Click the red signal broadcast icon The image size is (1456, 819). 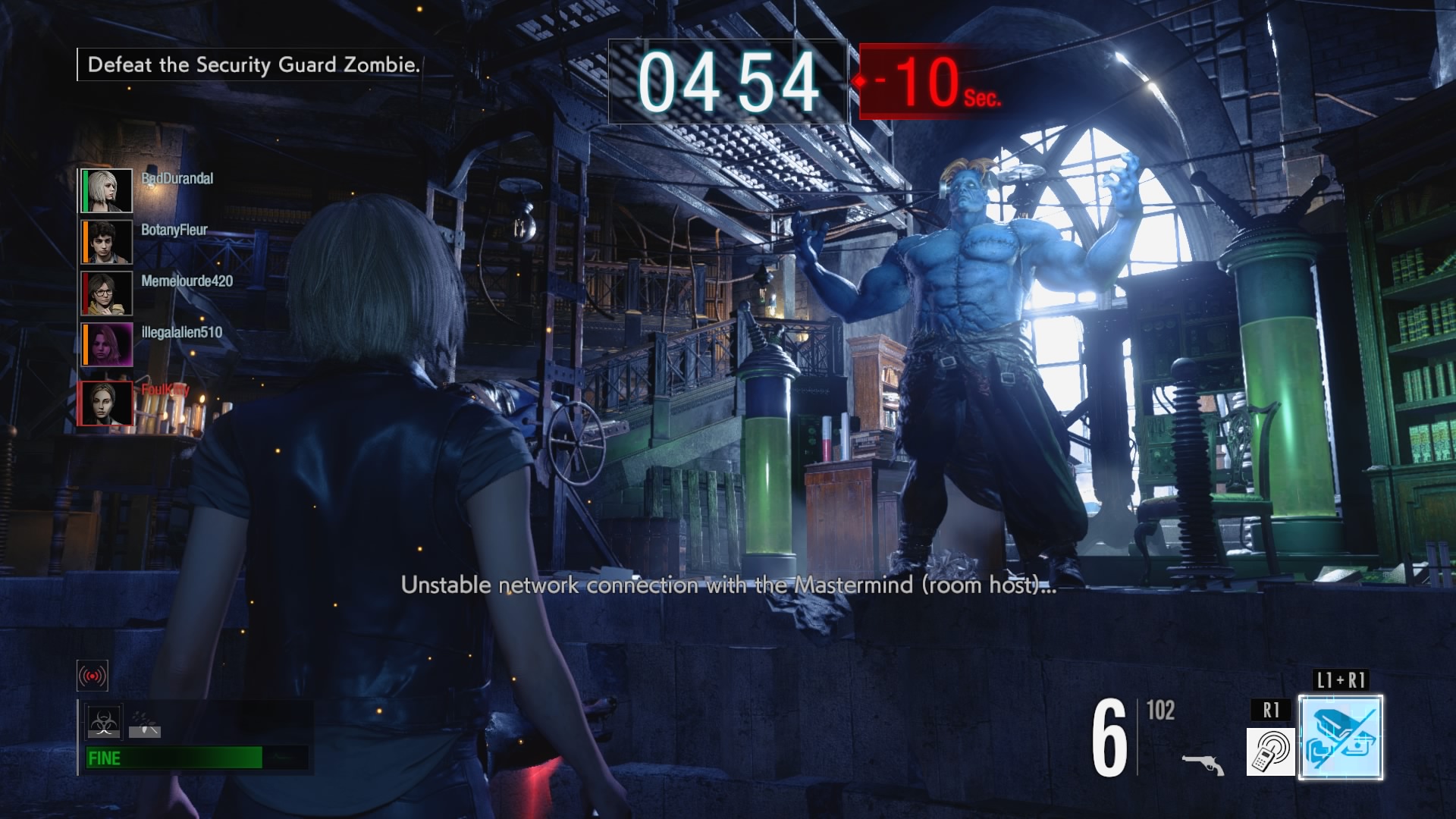tap(93, 675)
